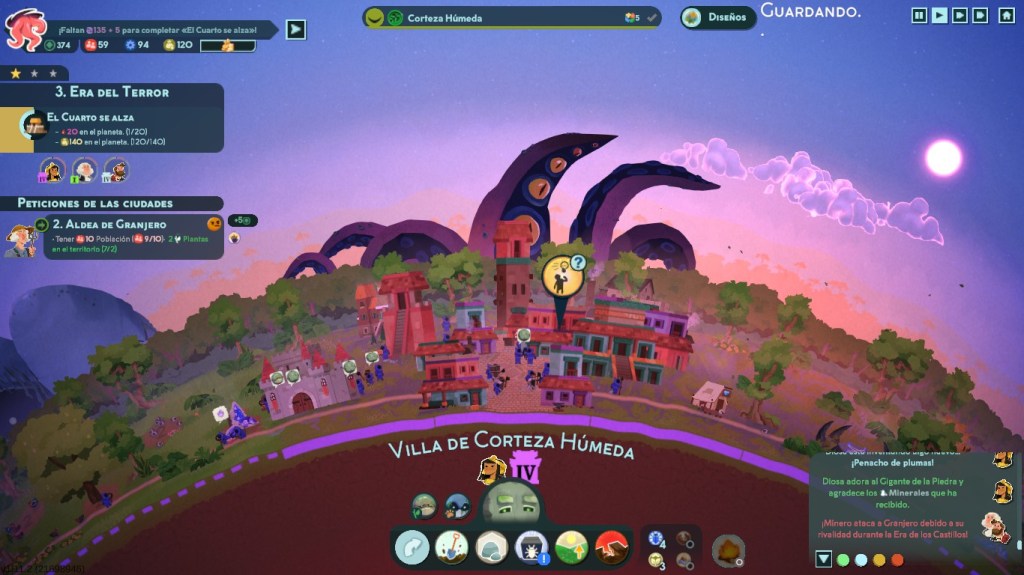Select the Corteza Húmeda planet bar

click(511, 17)
